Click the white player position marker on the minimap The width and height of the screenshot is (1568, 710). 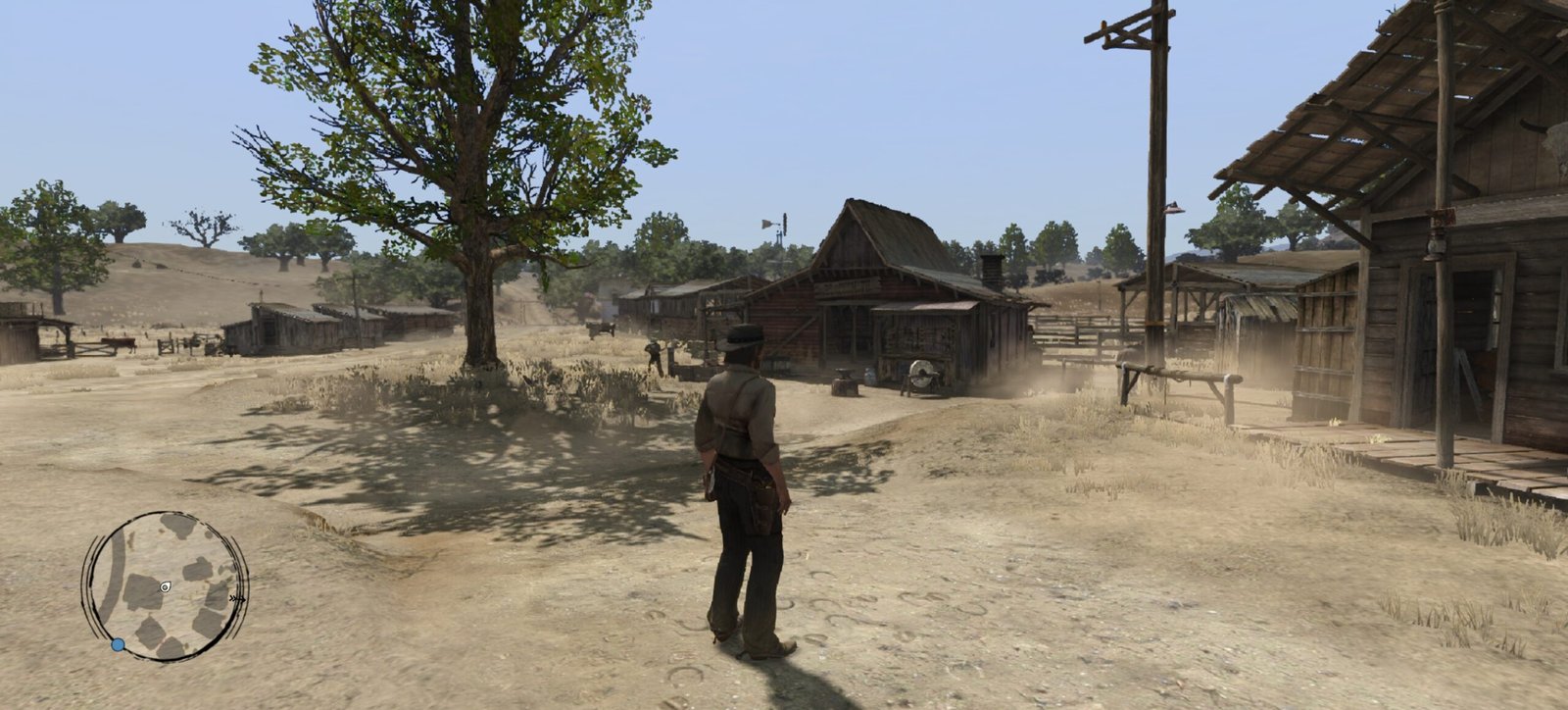point(165,586)
